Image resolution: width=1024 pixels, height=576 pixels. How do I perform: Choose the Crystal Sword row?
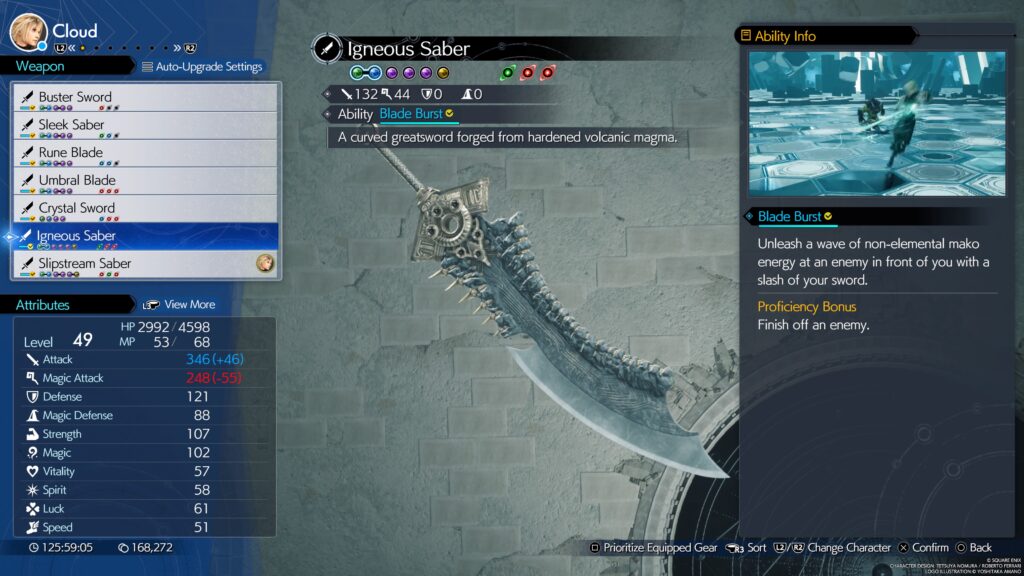[144, 208]
